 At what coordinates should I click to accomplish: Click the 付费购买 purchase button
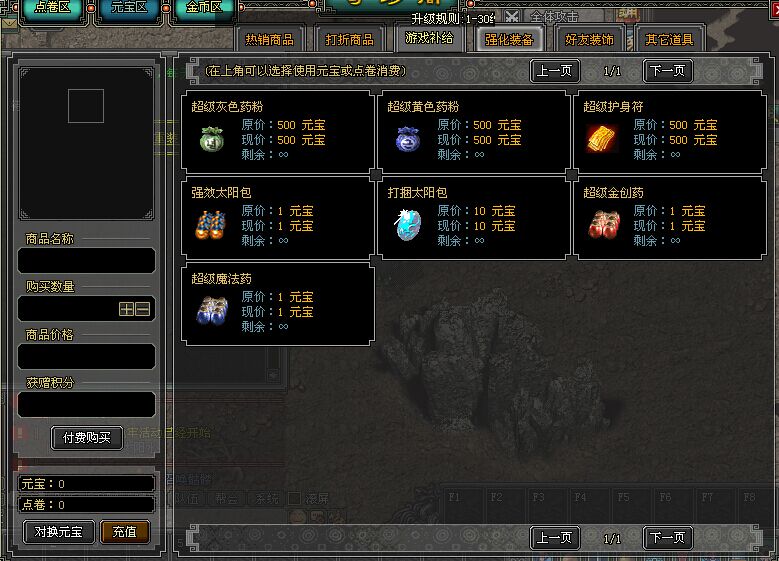coord(87,438)
